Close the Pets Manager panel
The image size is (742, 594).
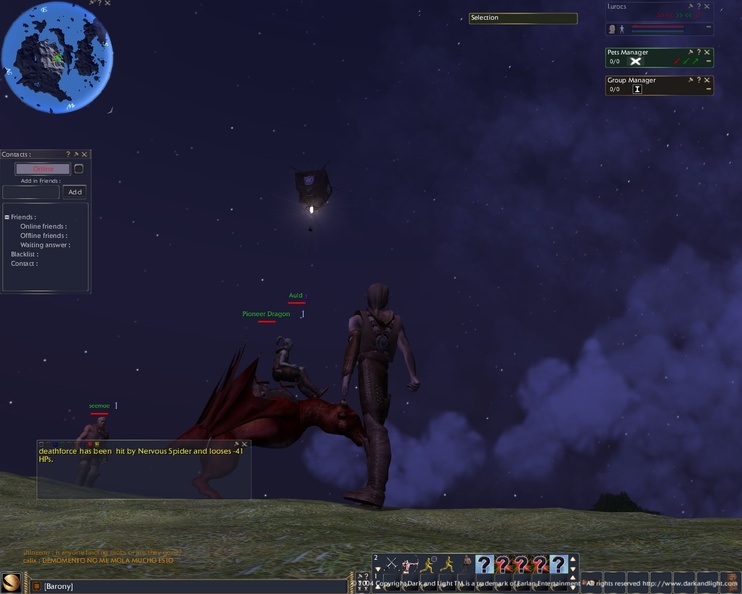[x=708, y=52]
